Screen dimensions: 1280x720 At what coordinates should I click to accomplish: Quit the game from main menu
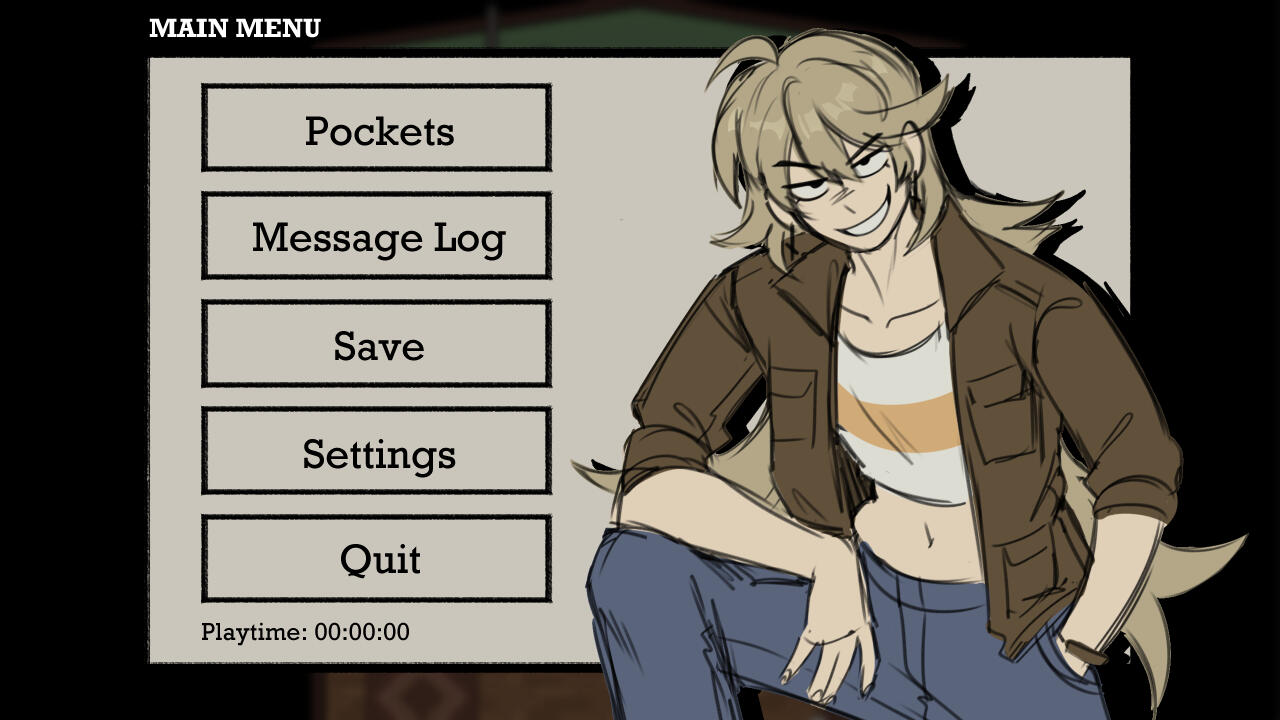point(376,559)
